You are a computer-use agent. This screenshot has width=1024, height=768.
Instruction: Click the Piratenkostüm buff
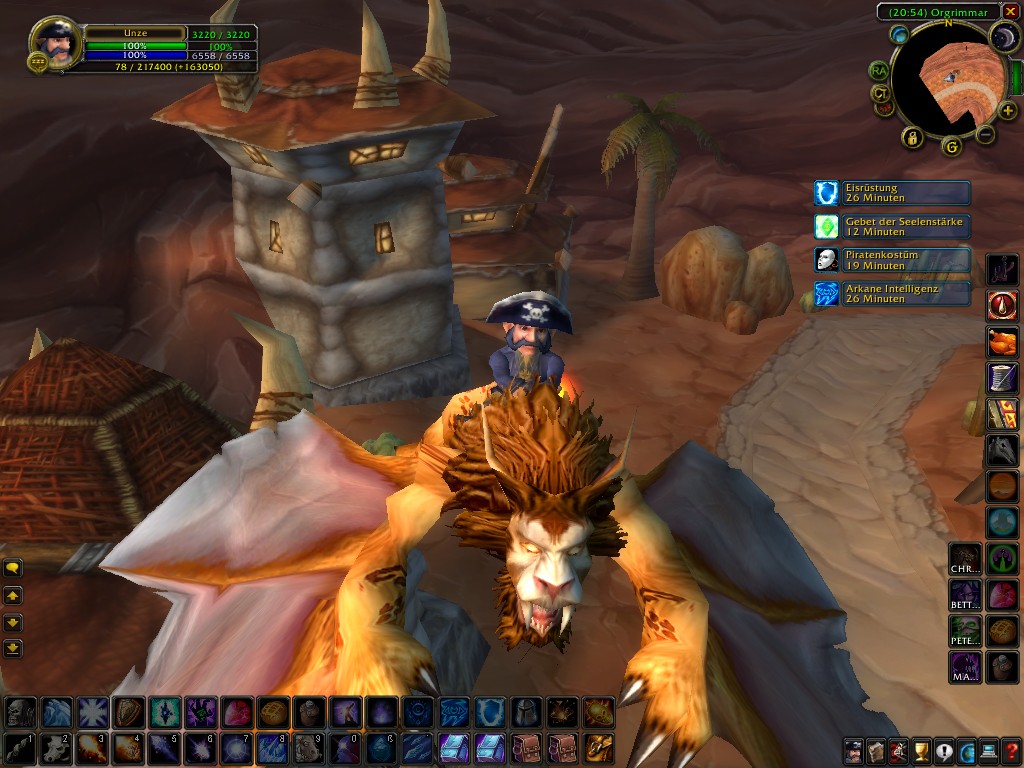click(892, 260)
